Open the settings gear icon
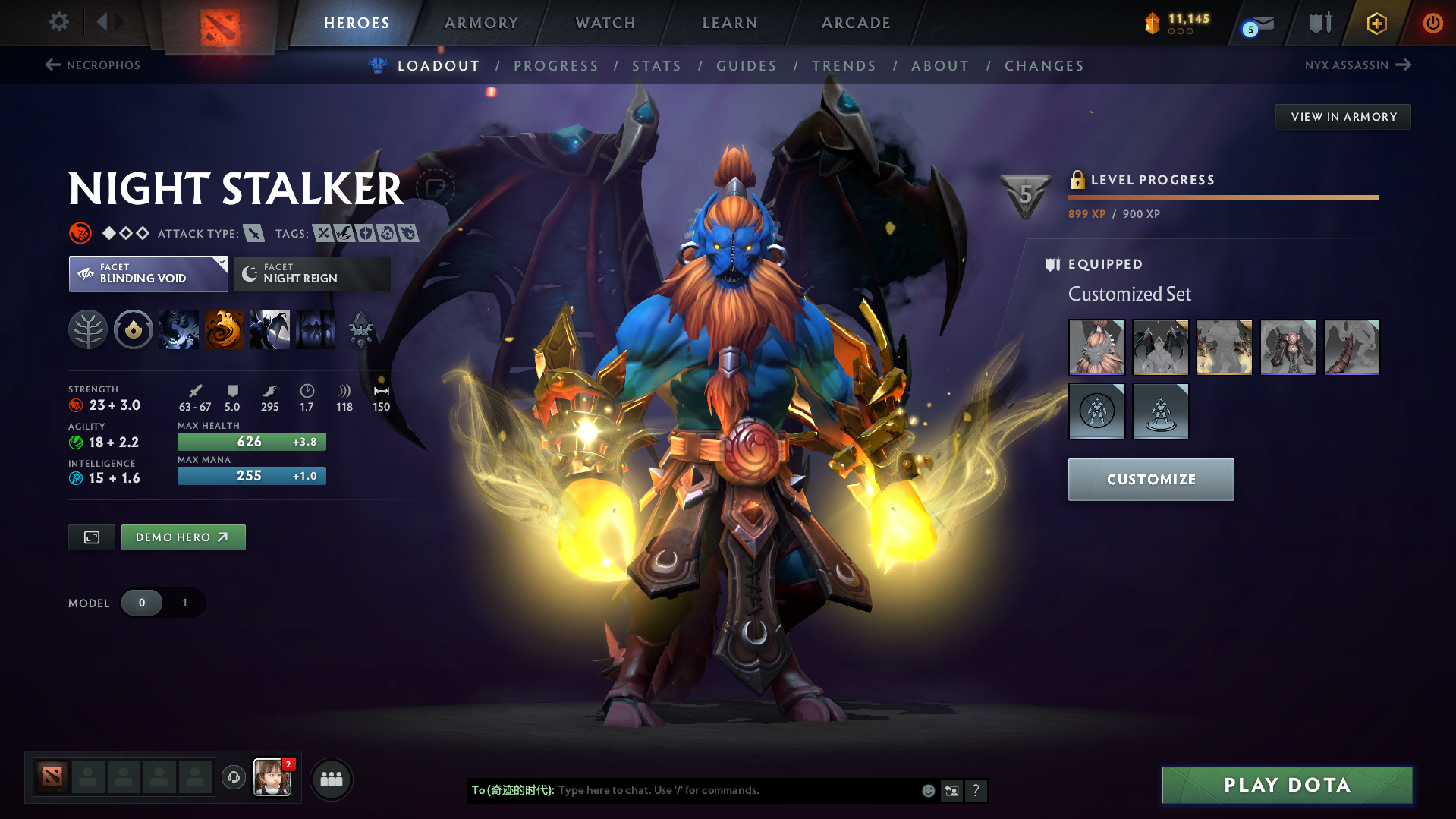The width and height of the screenshot is (1456, 819). (58, 22)
